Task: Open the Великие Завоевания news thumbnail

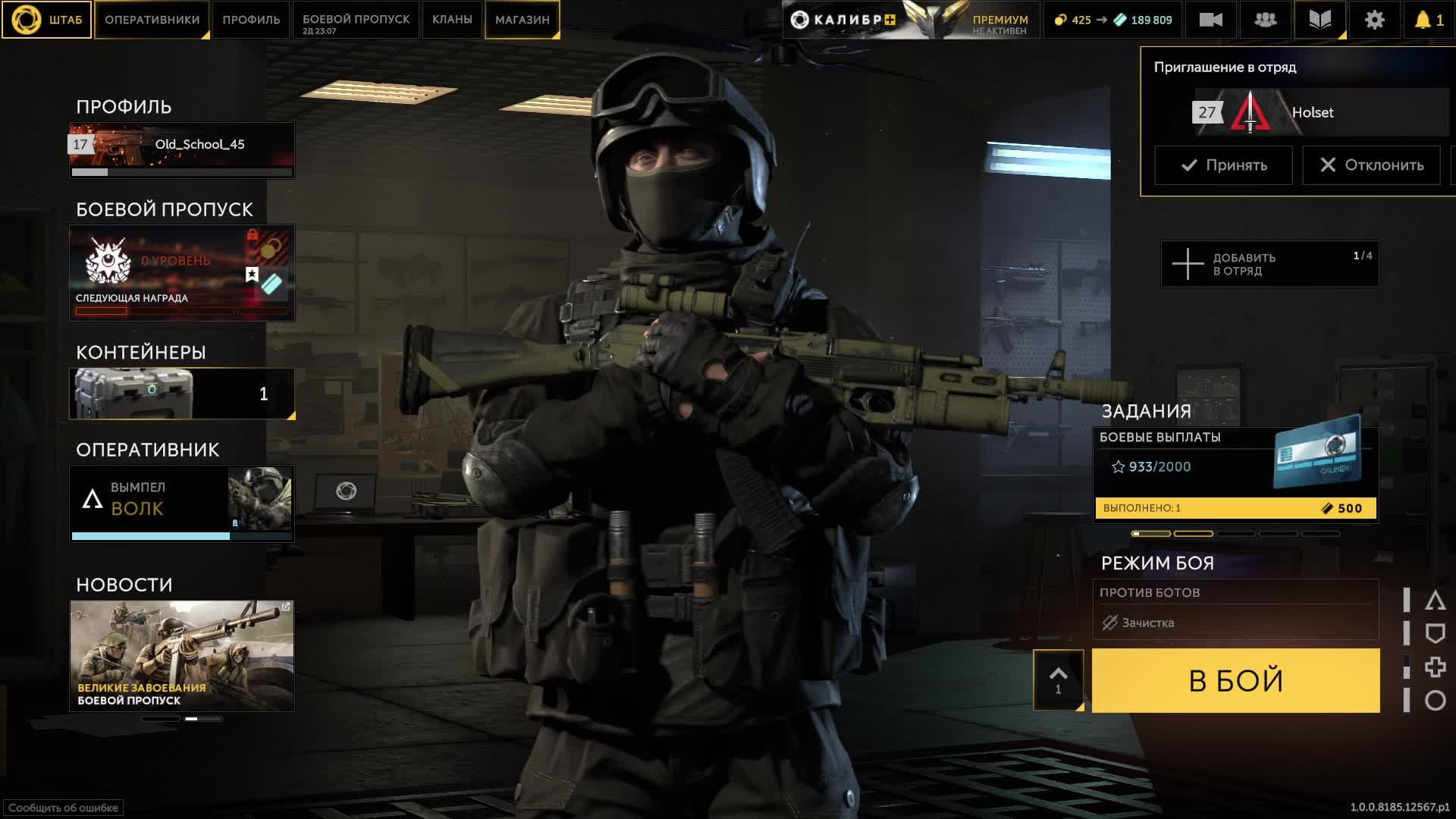Action: click(182, 655)
